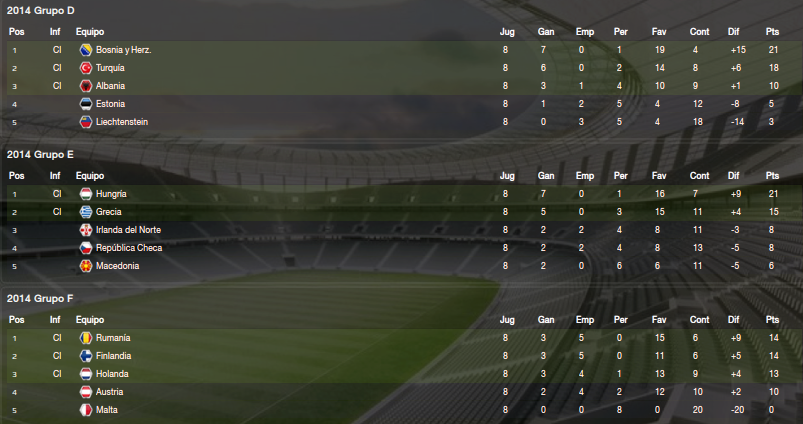803x424 pixels.
Task: Open Hungría team page
Action: [111, 194]
